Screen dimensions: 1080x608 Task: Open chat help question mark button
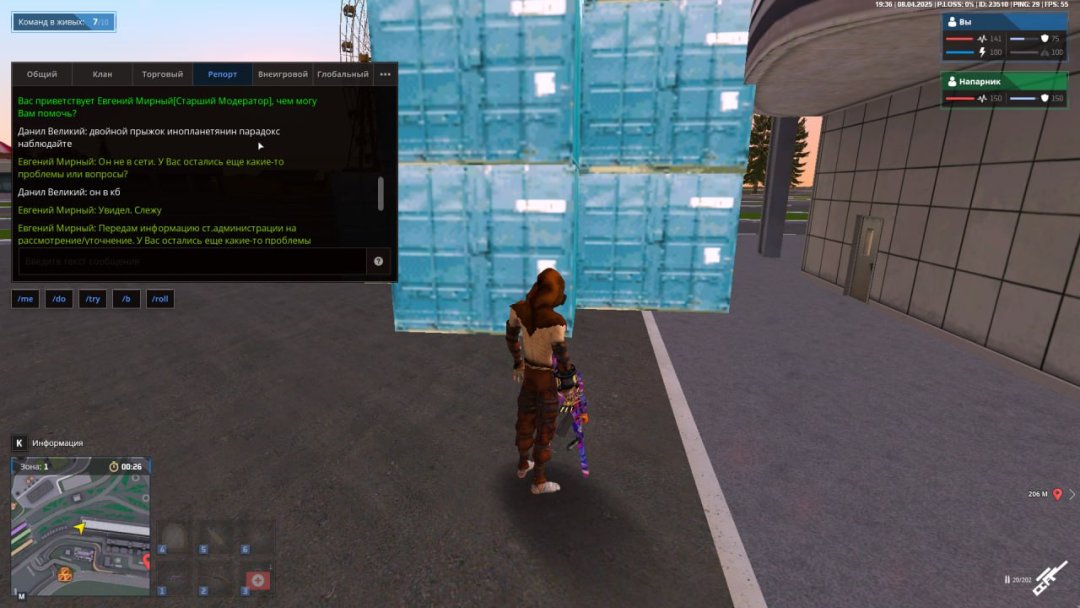(379, 262)
